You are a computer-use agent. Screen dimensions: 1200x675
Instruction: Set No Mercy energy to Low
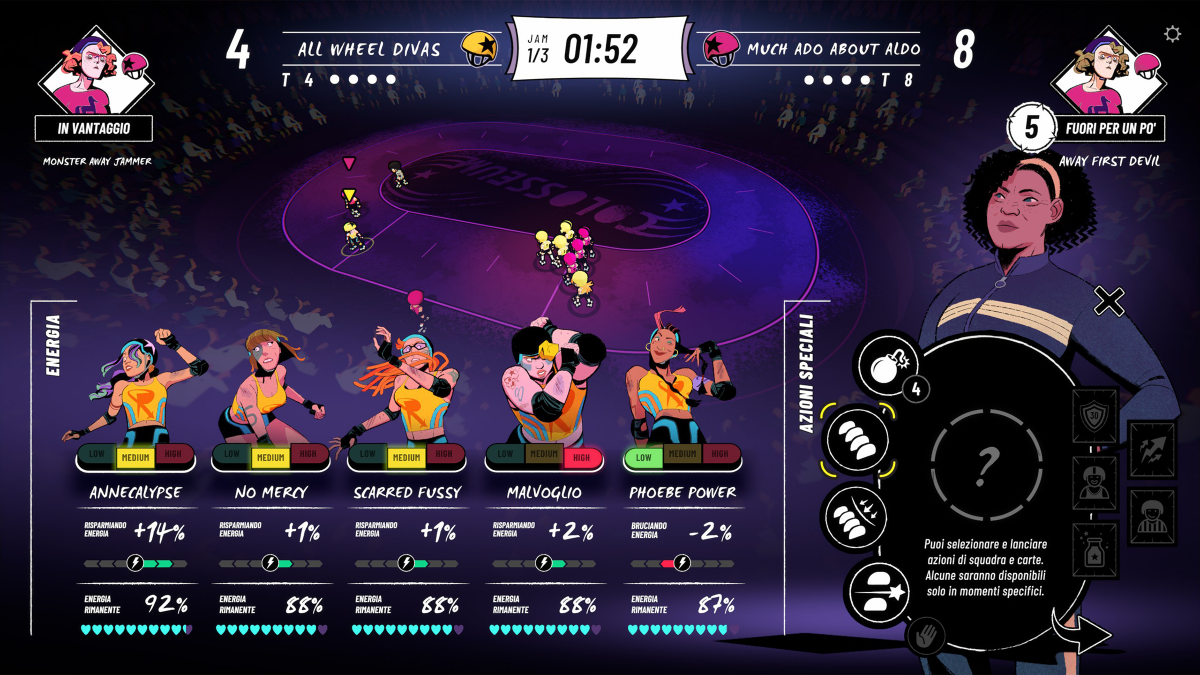click(x=231, y=456)
